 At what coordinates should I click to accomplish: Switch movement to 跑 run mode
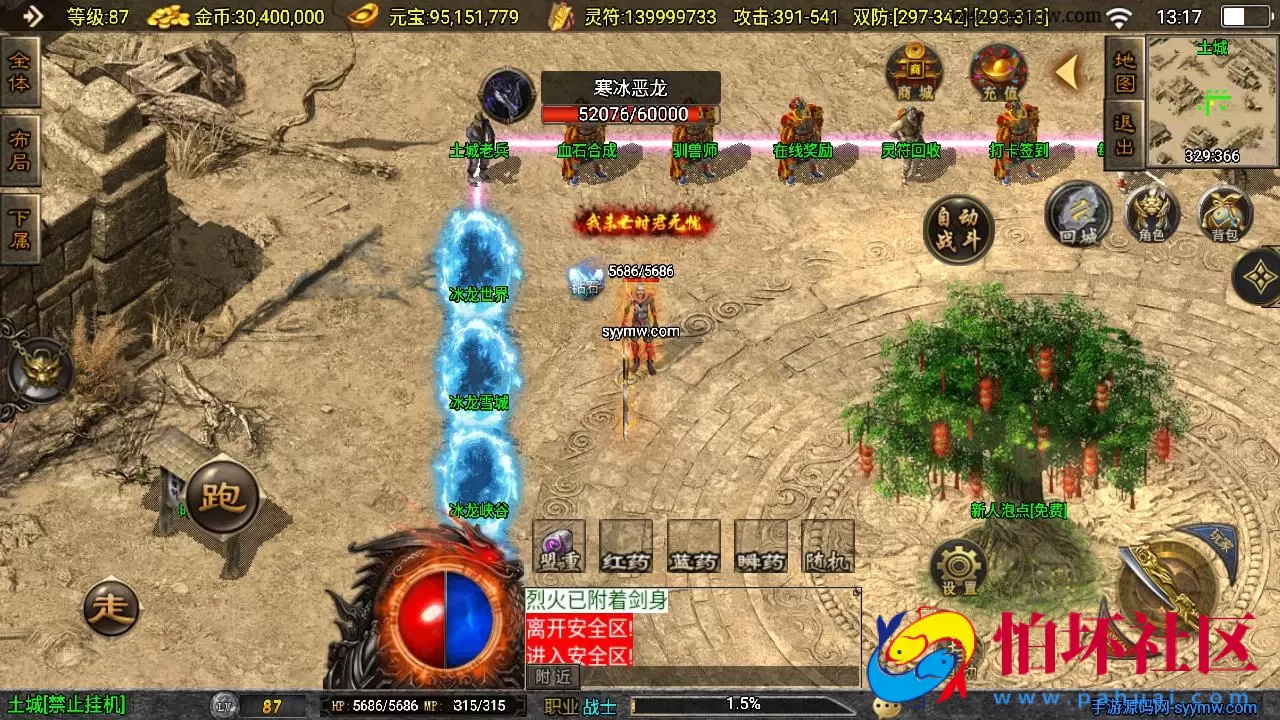tap(223, 495)
